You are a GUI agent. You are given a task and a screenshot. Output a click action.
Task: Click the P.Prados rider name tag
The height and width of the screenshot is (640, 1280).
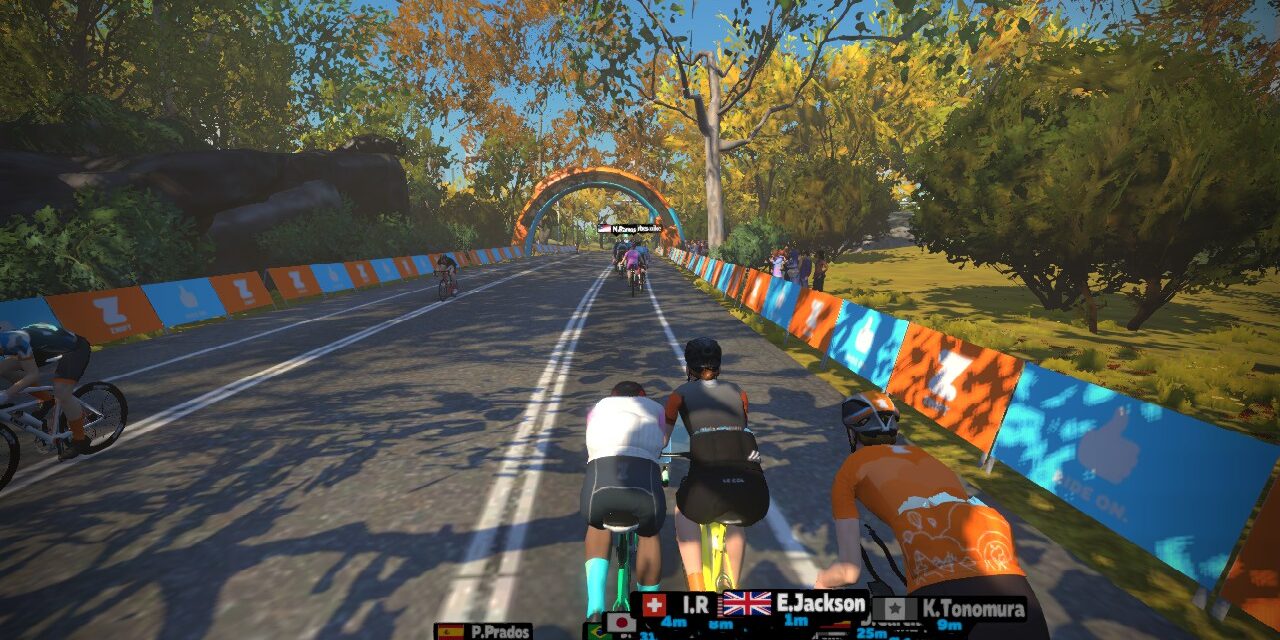pyautogui.click(x=484, y=631)
